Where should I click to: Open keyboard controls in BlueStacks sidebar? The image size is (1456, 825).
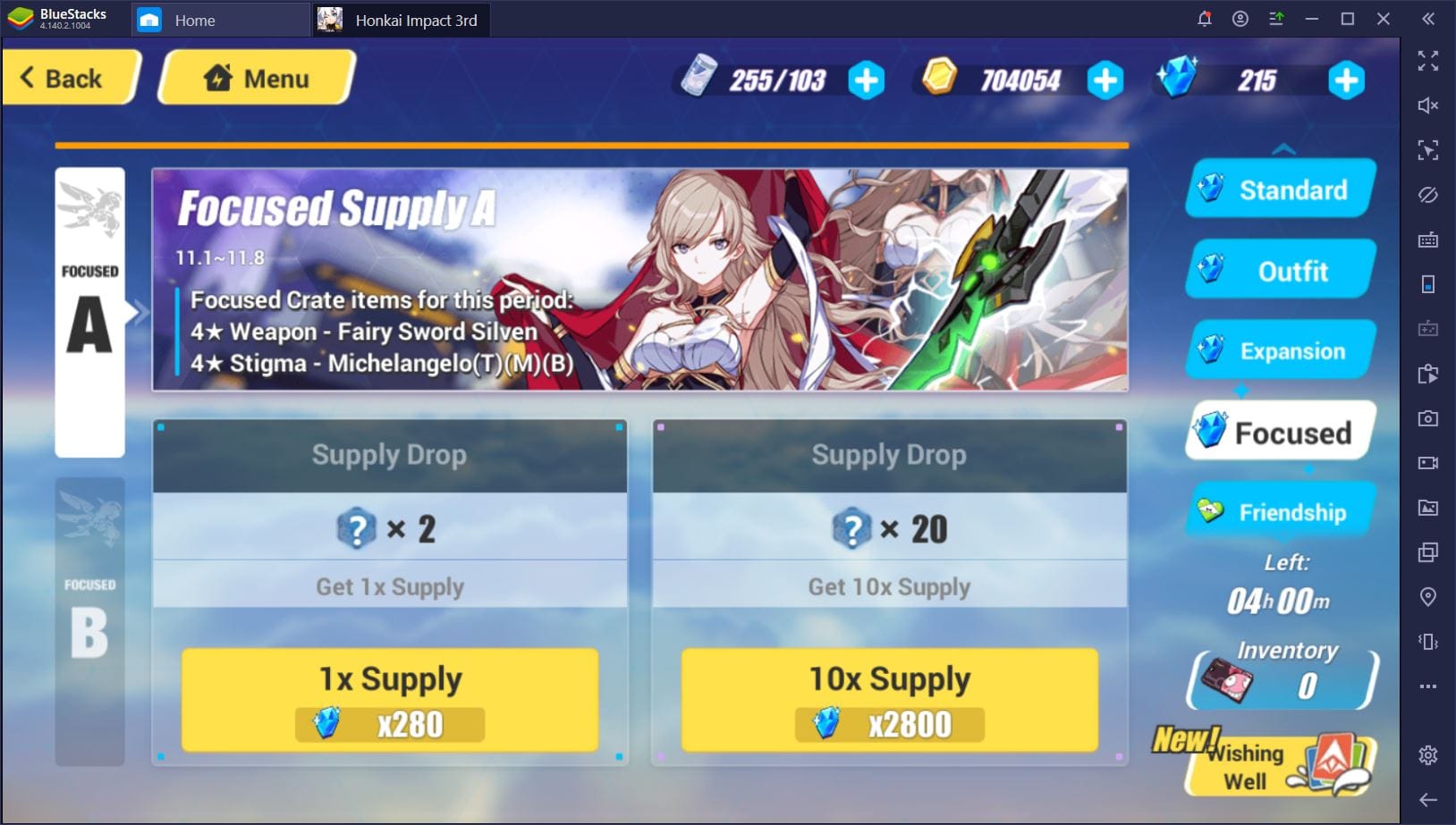[x=1428, y=240]
